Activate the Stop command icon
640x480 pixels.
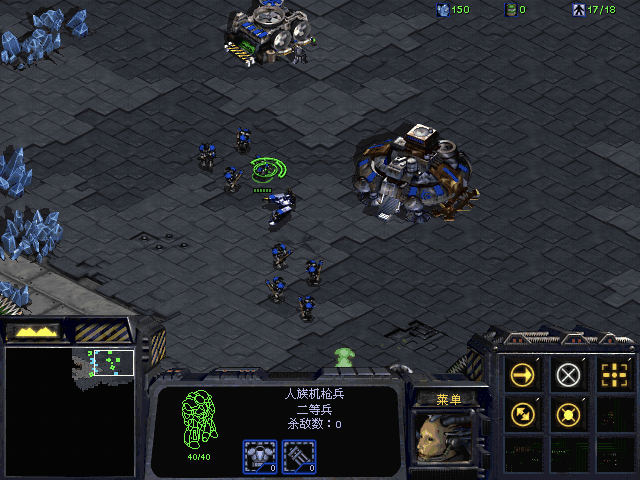point(568,375)
